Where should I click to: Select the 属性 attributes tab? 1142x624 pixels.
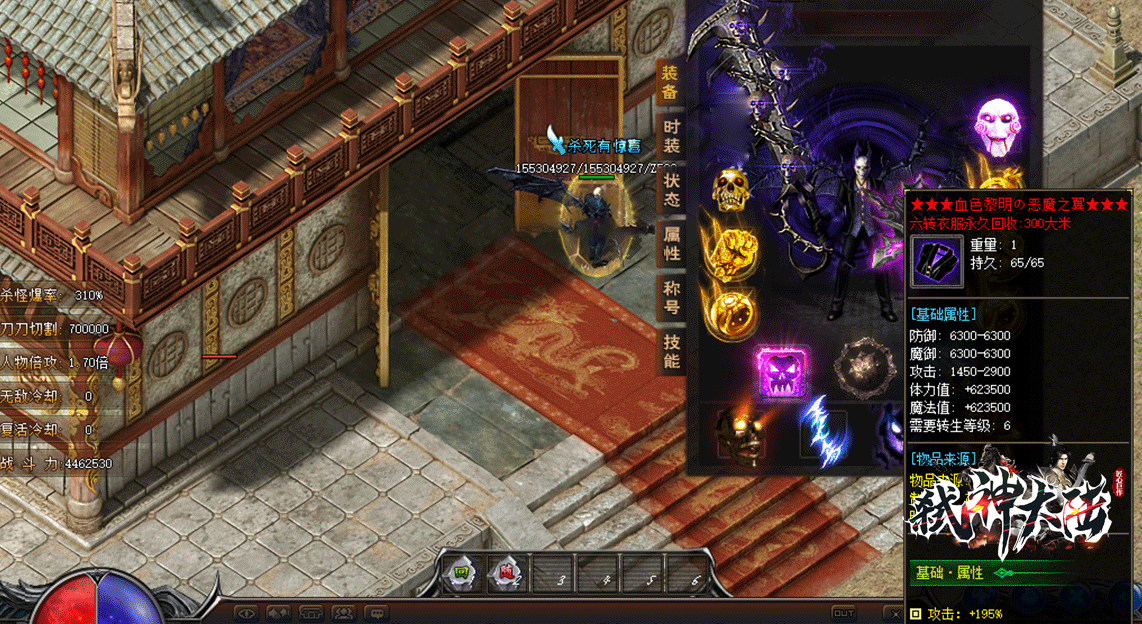pyautogui.click(x=672, y=244)
